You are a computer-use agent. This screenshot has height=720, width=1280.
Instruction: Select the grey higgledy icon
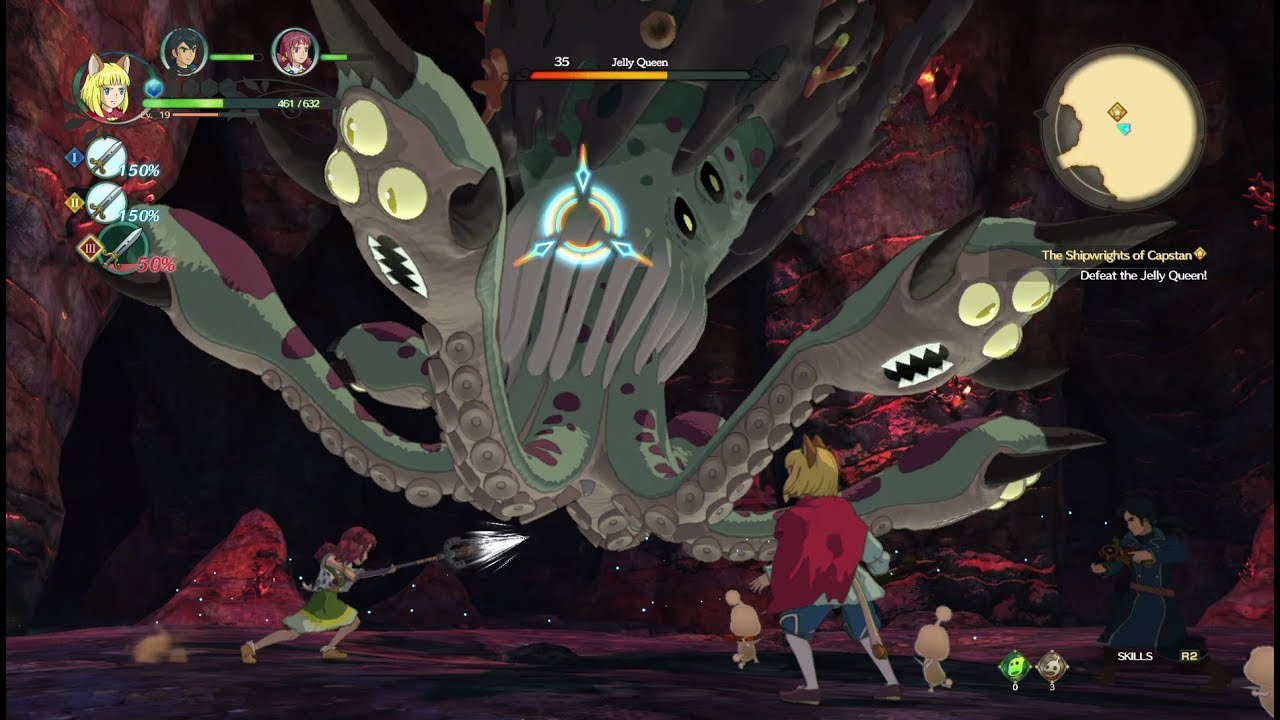pos(1049,666)
